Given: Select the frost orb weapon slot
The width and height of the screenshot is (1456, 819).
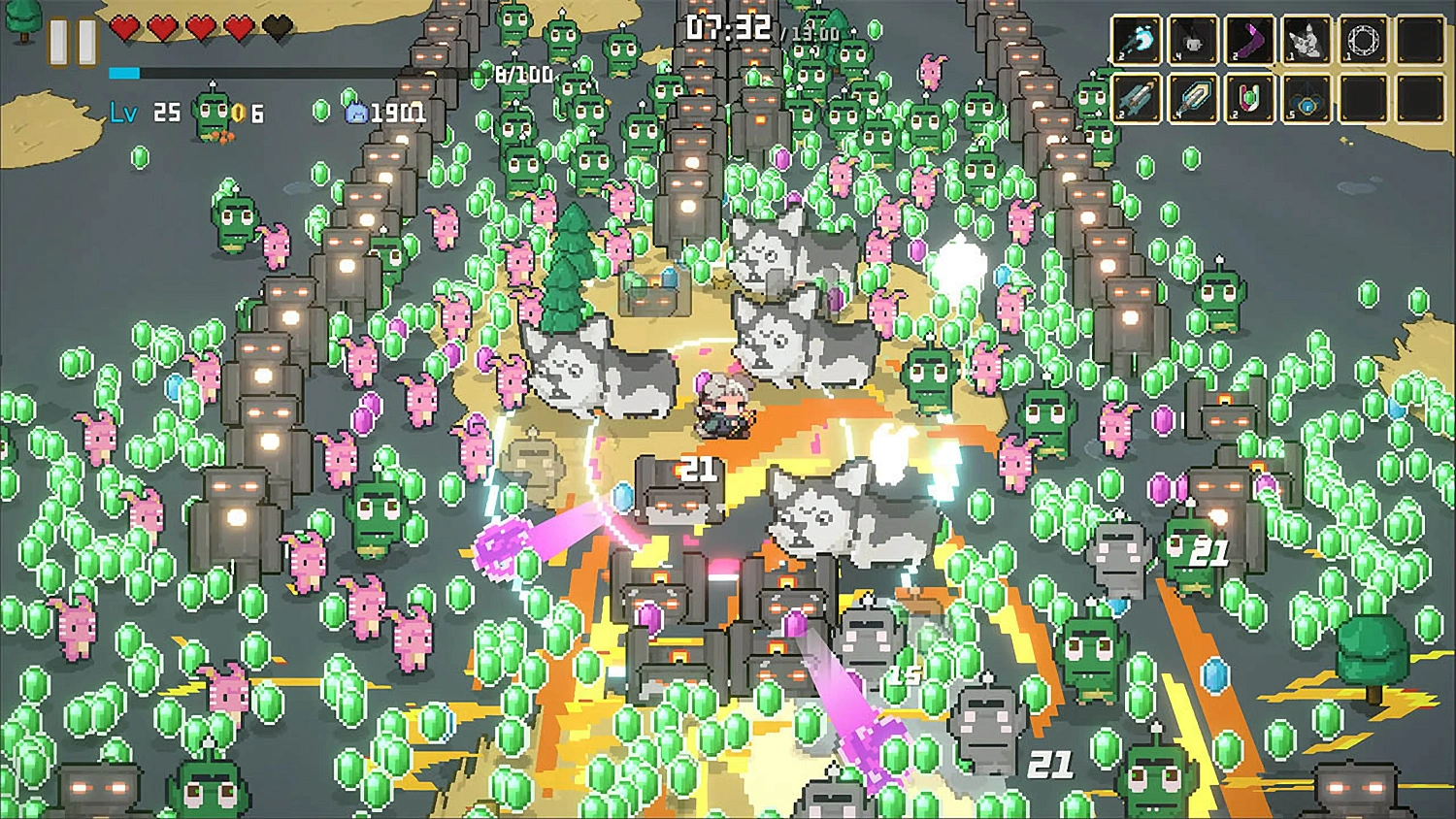Looking at the screenshot, I should 1137,39.
